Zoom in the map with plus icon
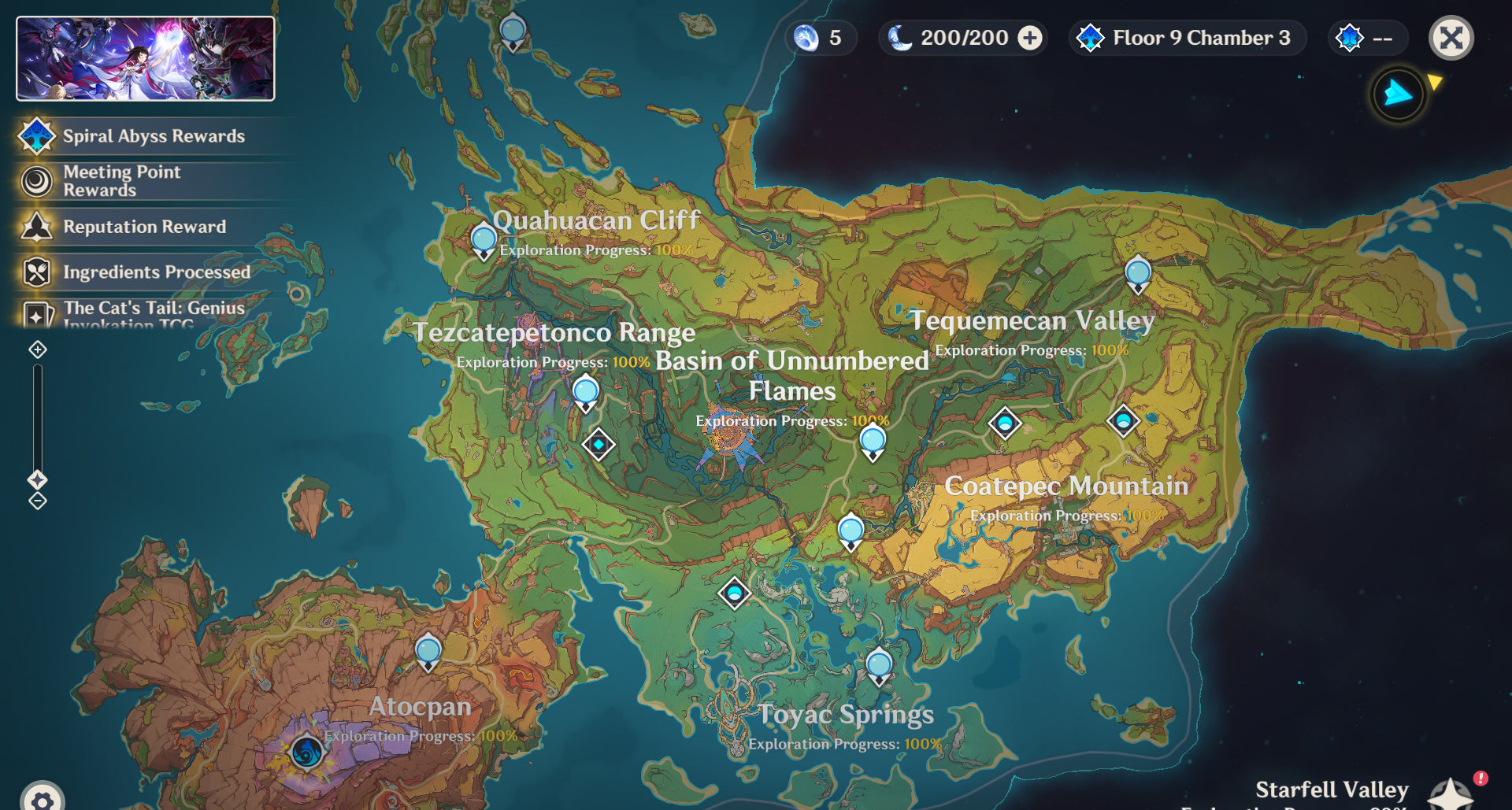This screenshot has height=810, width=1512. [38, 350]
